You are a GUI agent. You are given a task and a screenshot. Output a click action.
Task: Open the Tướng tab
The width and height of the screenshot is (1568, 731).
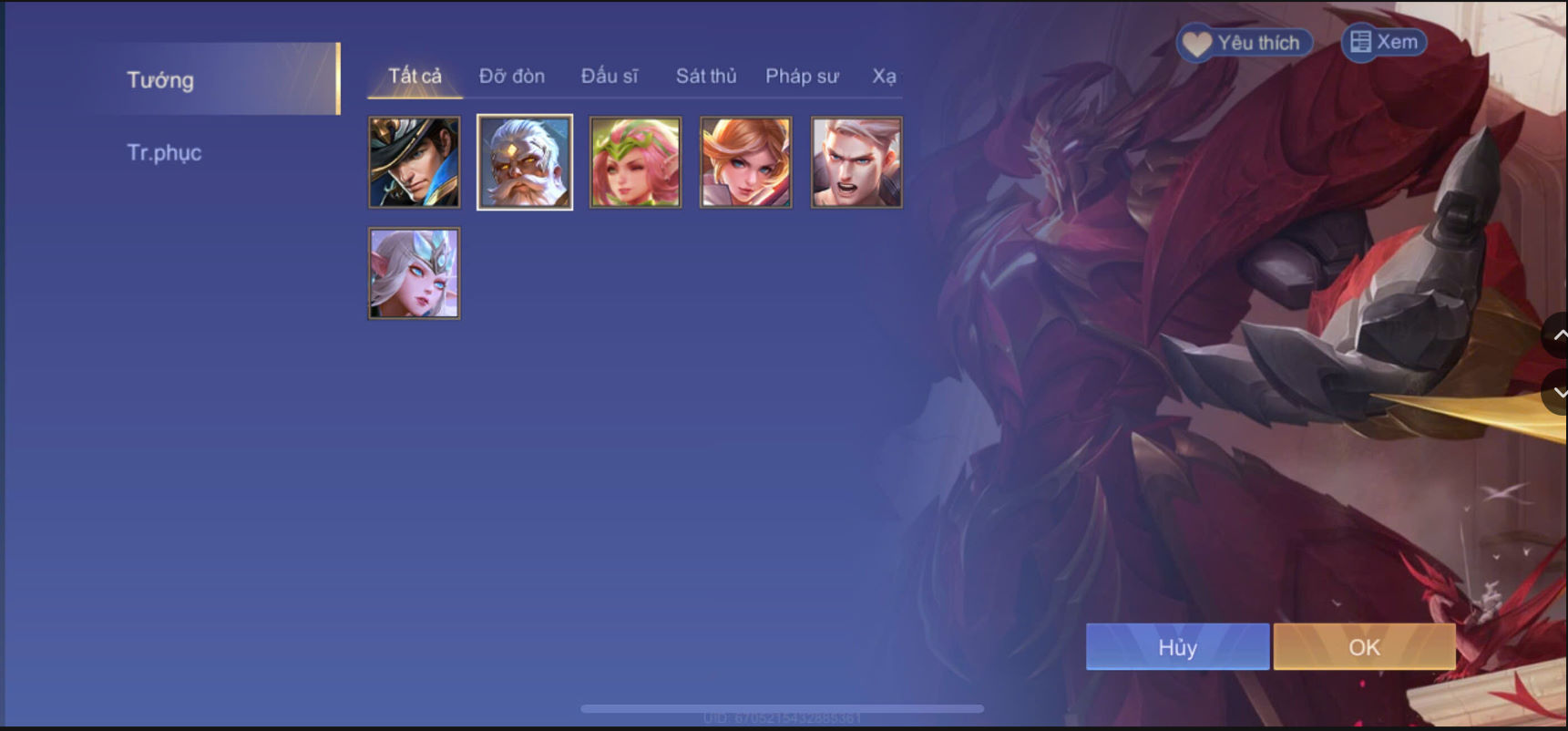pos(160,80)
